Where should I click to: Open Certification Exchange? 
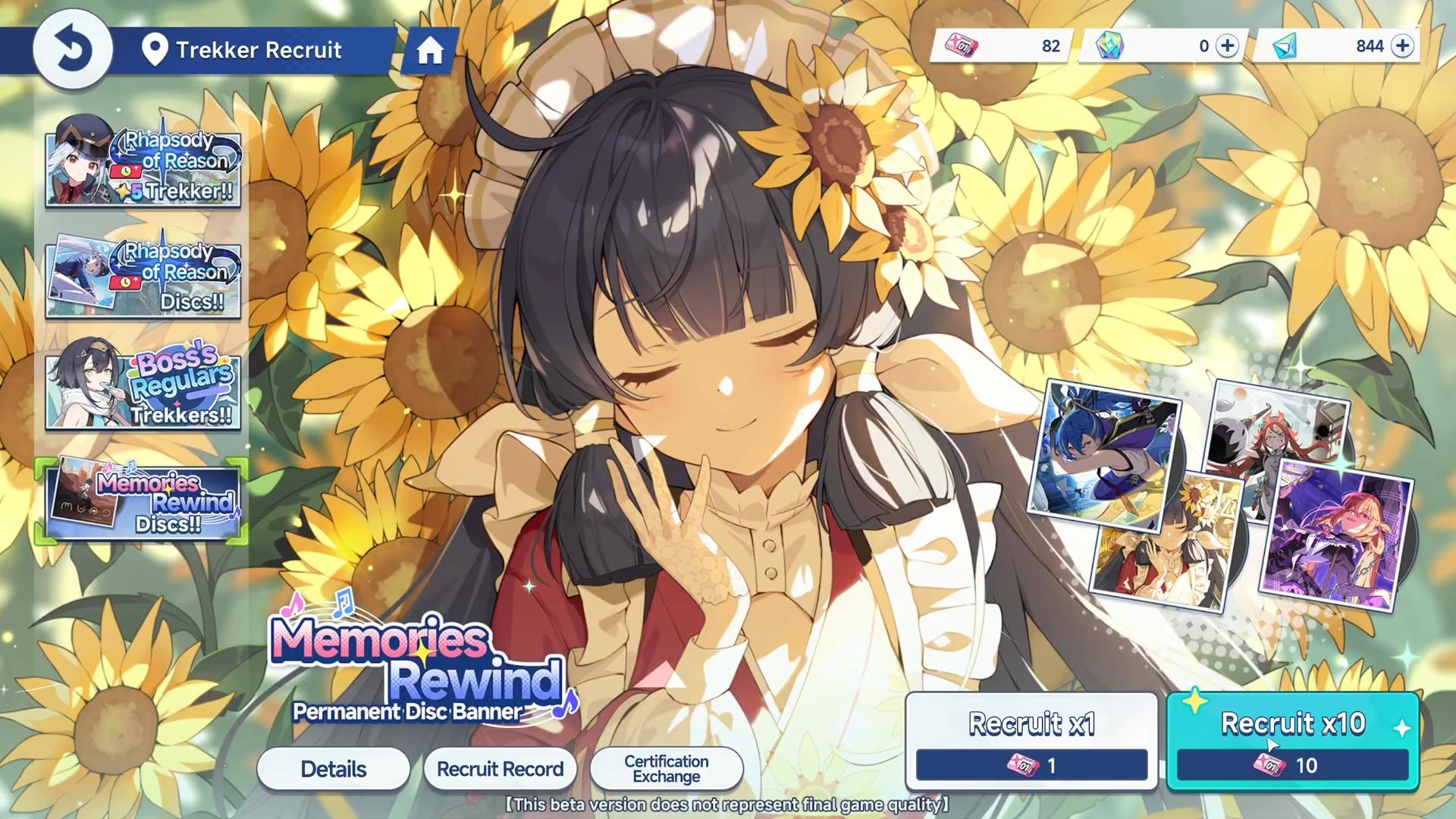(666, 769)
